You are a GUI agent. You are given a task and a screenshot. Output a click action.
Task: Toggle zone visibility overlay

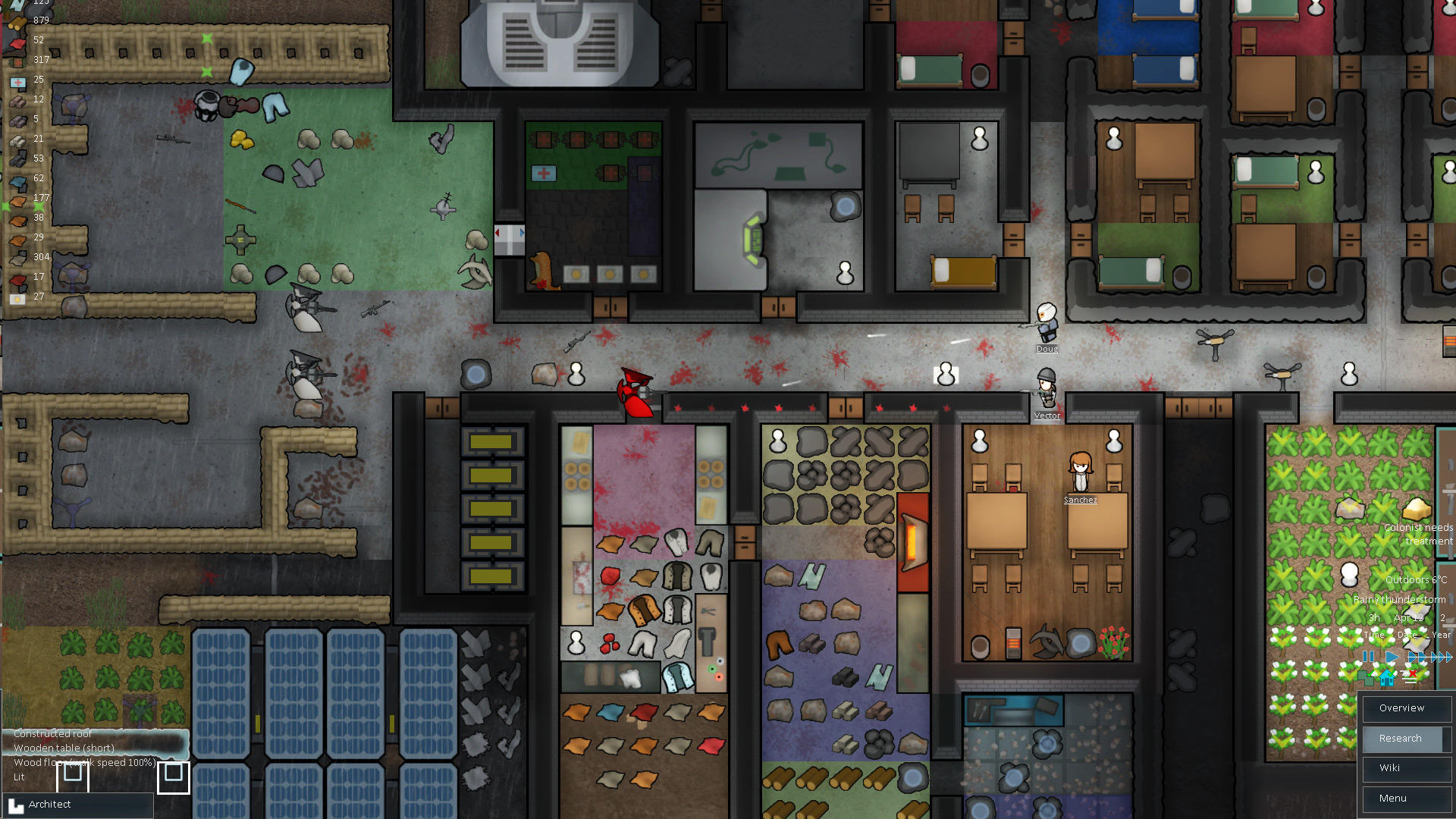tap(1366, 678)
